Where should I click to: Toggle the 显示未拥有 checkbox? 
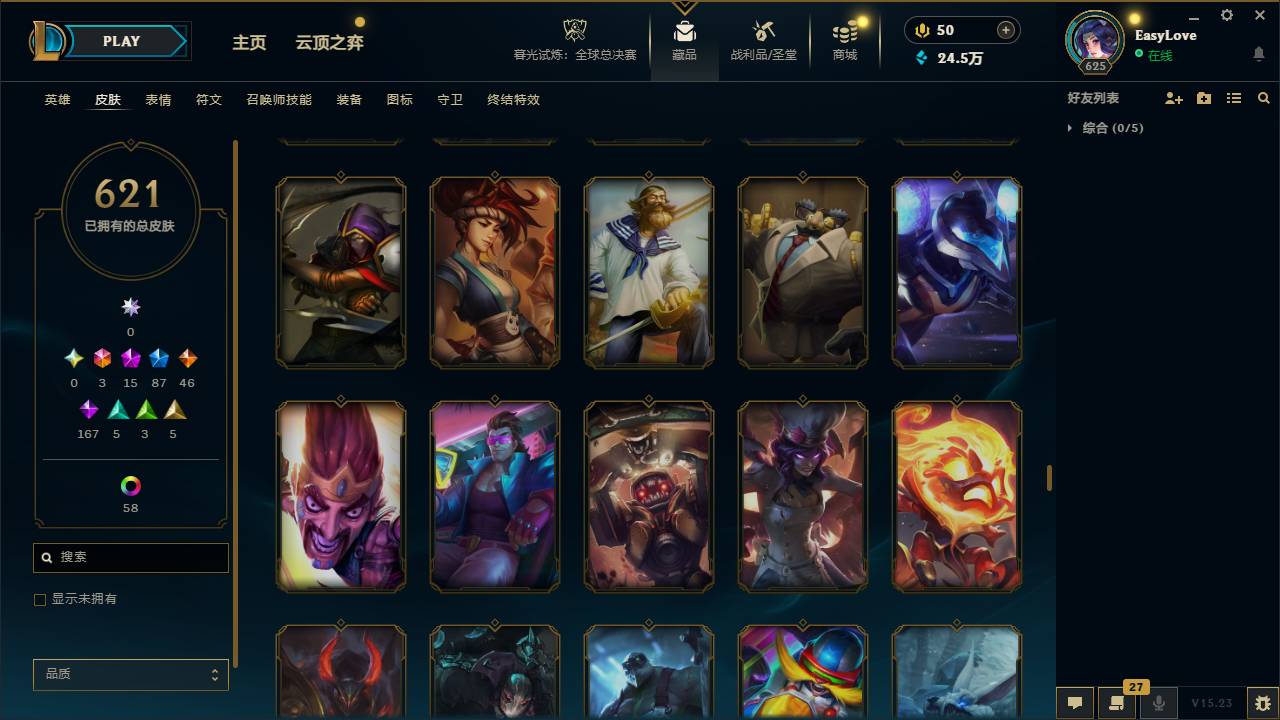pos(40,599)
